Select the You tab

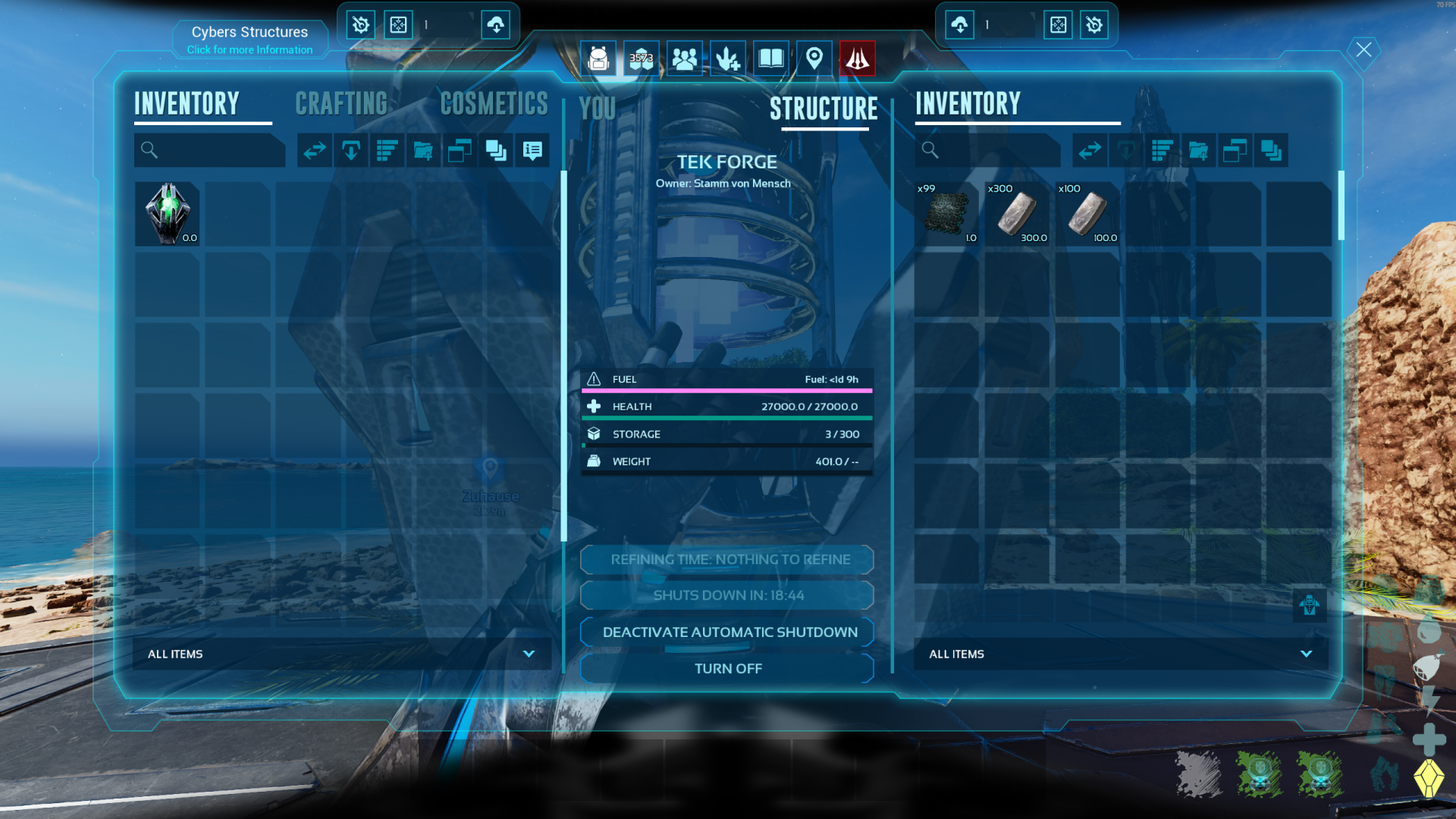tap(597, 109)
